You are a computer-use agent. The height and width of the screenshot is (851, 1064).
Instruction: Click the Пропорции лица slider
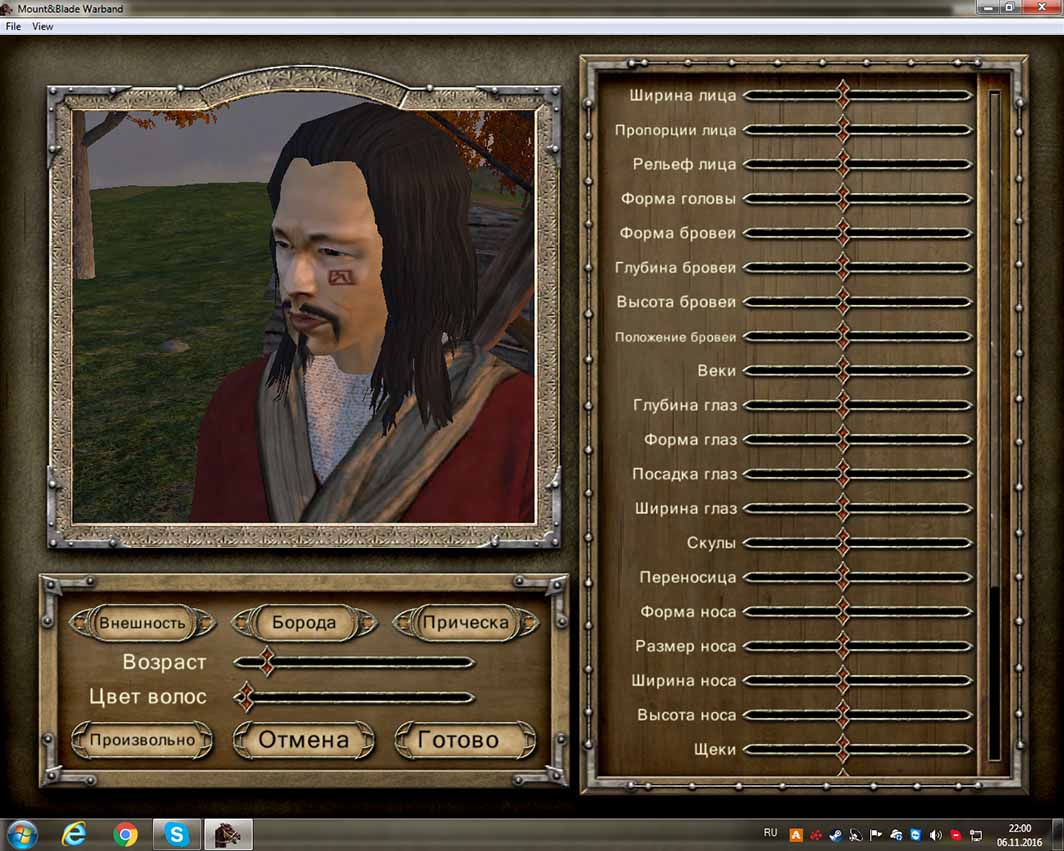click(858, 130)
